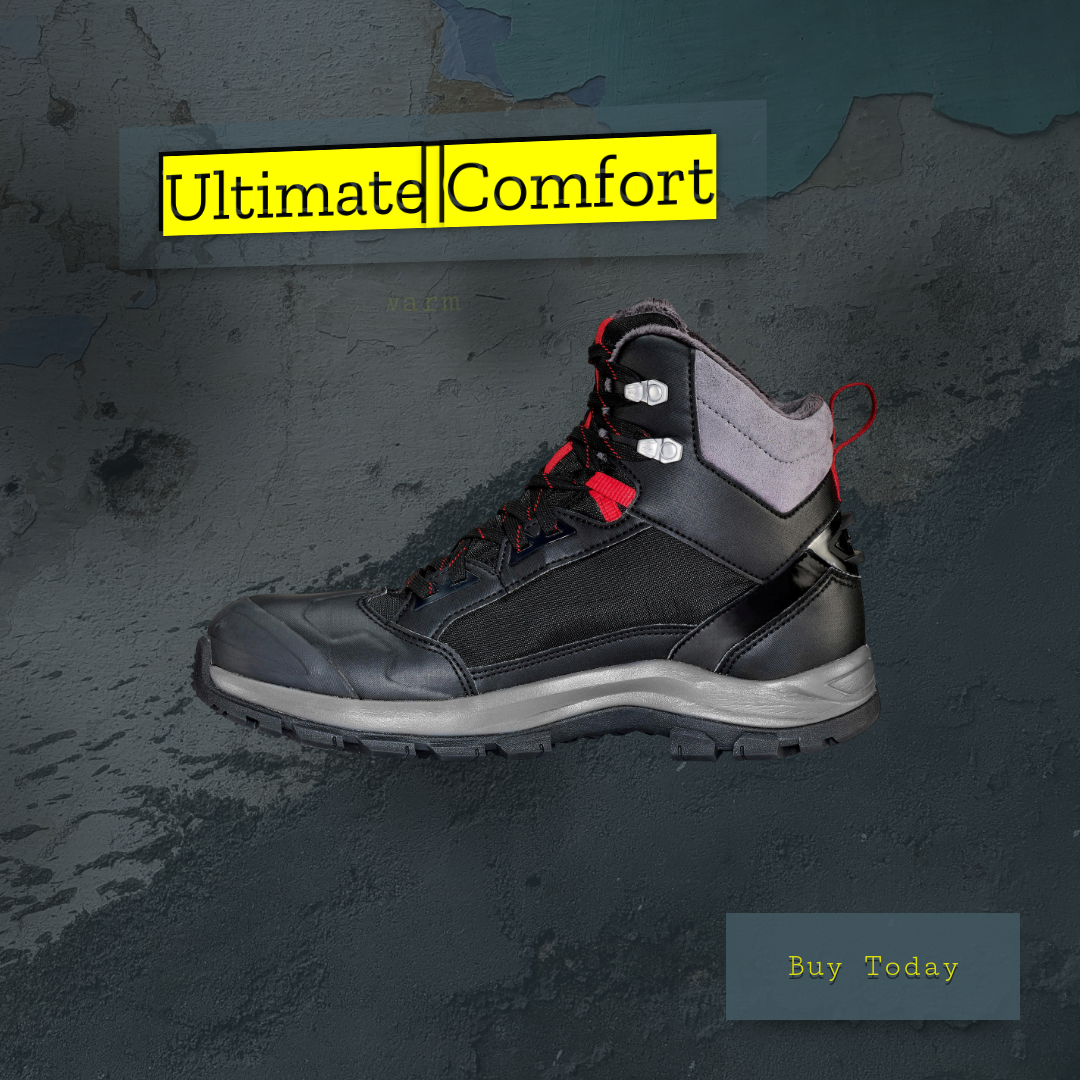Click the Buy Today button

coord(872,966)
